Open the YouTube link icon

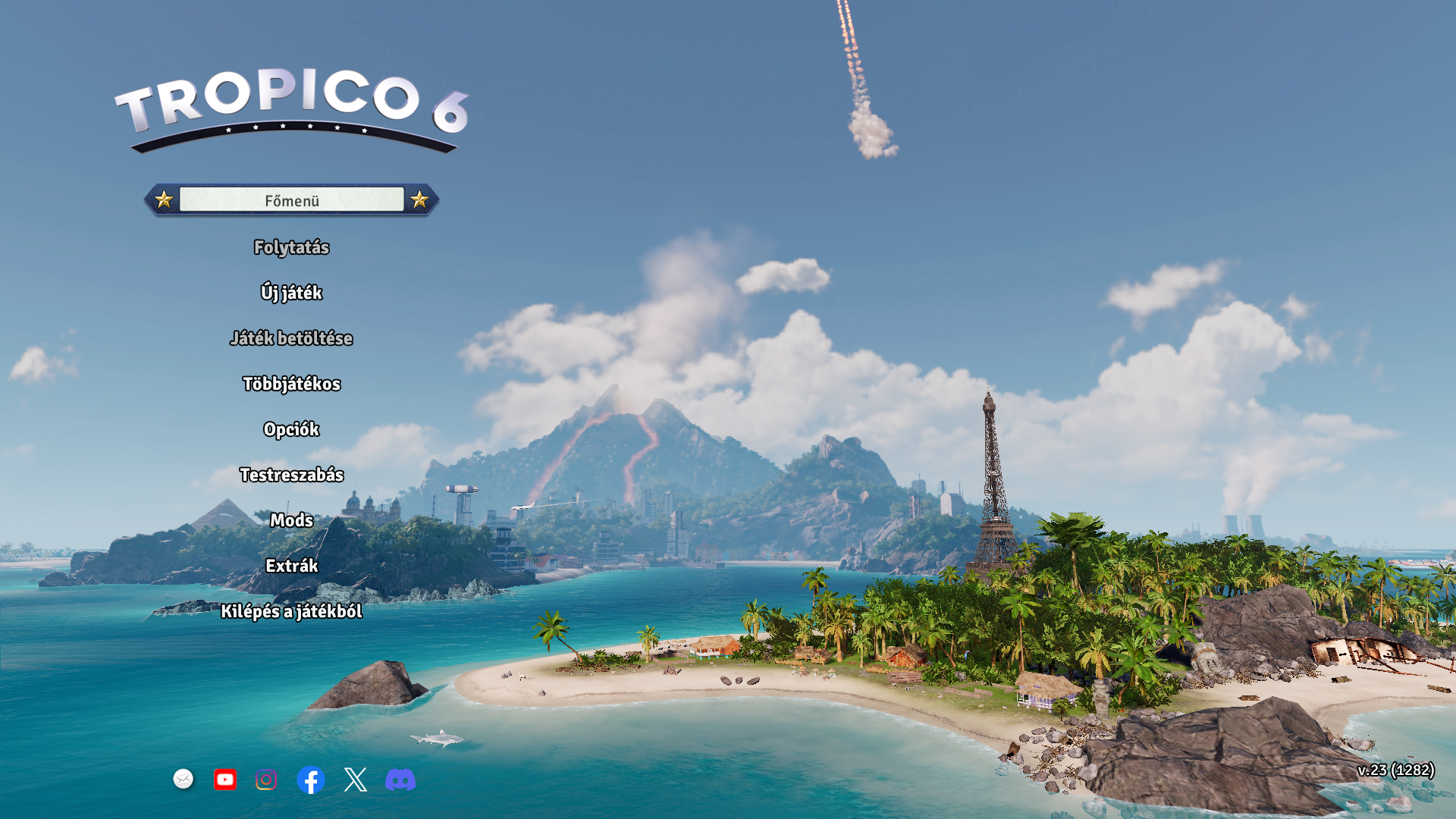[x=225, y=780]
